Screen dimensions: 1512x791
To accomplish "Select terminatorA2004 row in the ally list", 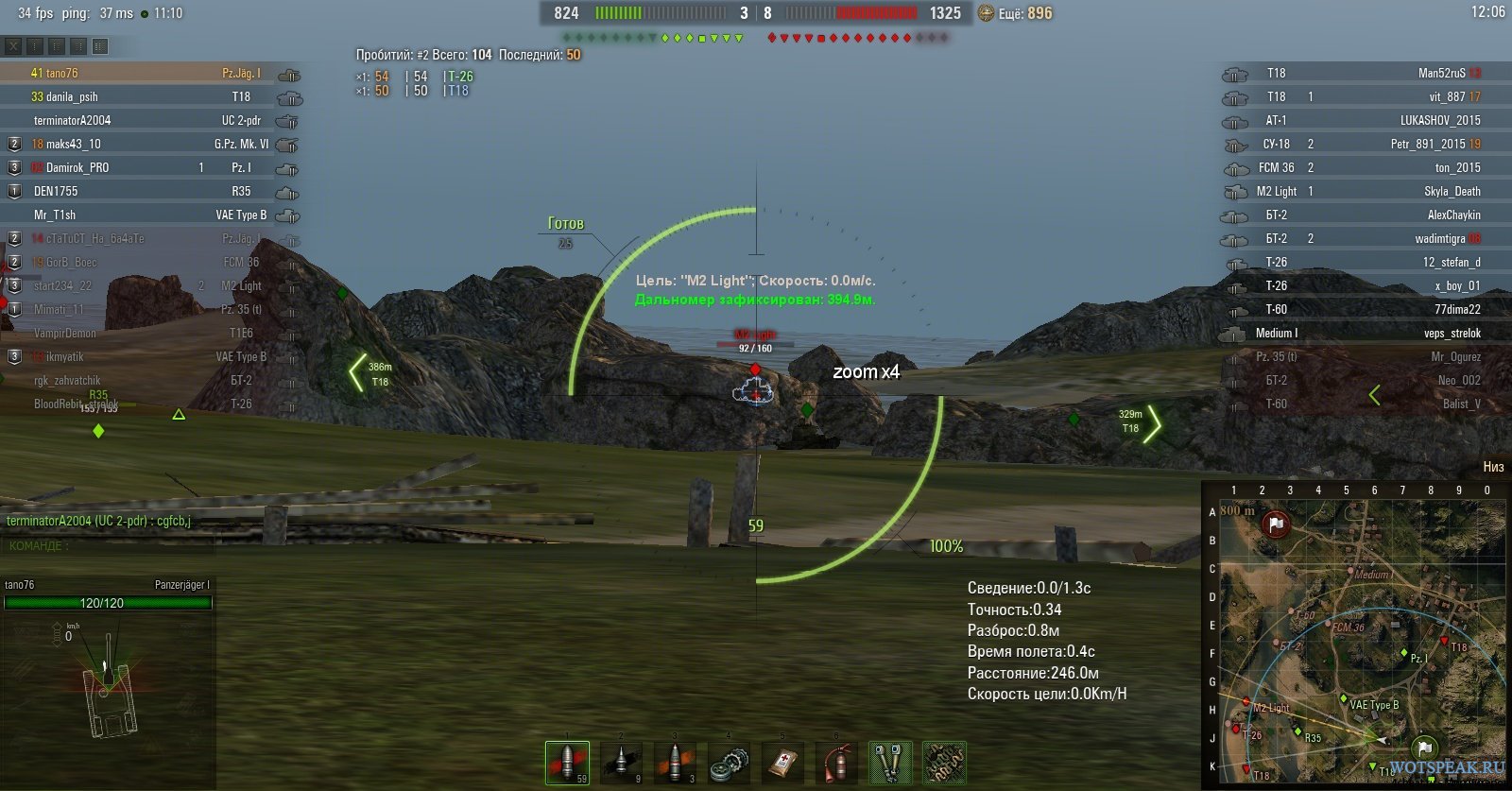I will (x=72, y=120).
